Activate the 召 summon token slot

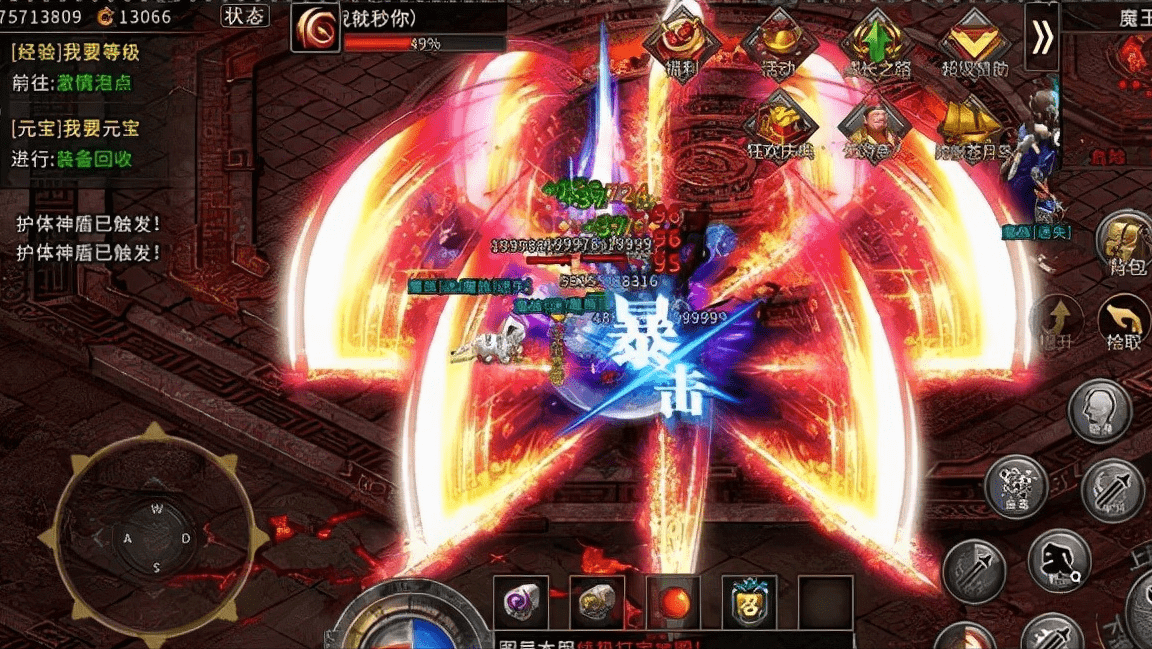coord(749,602)
